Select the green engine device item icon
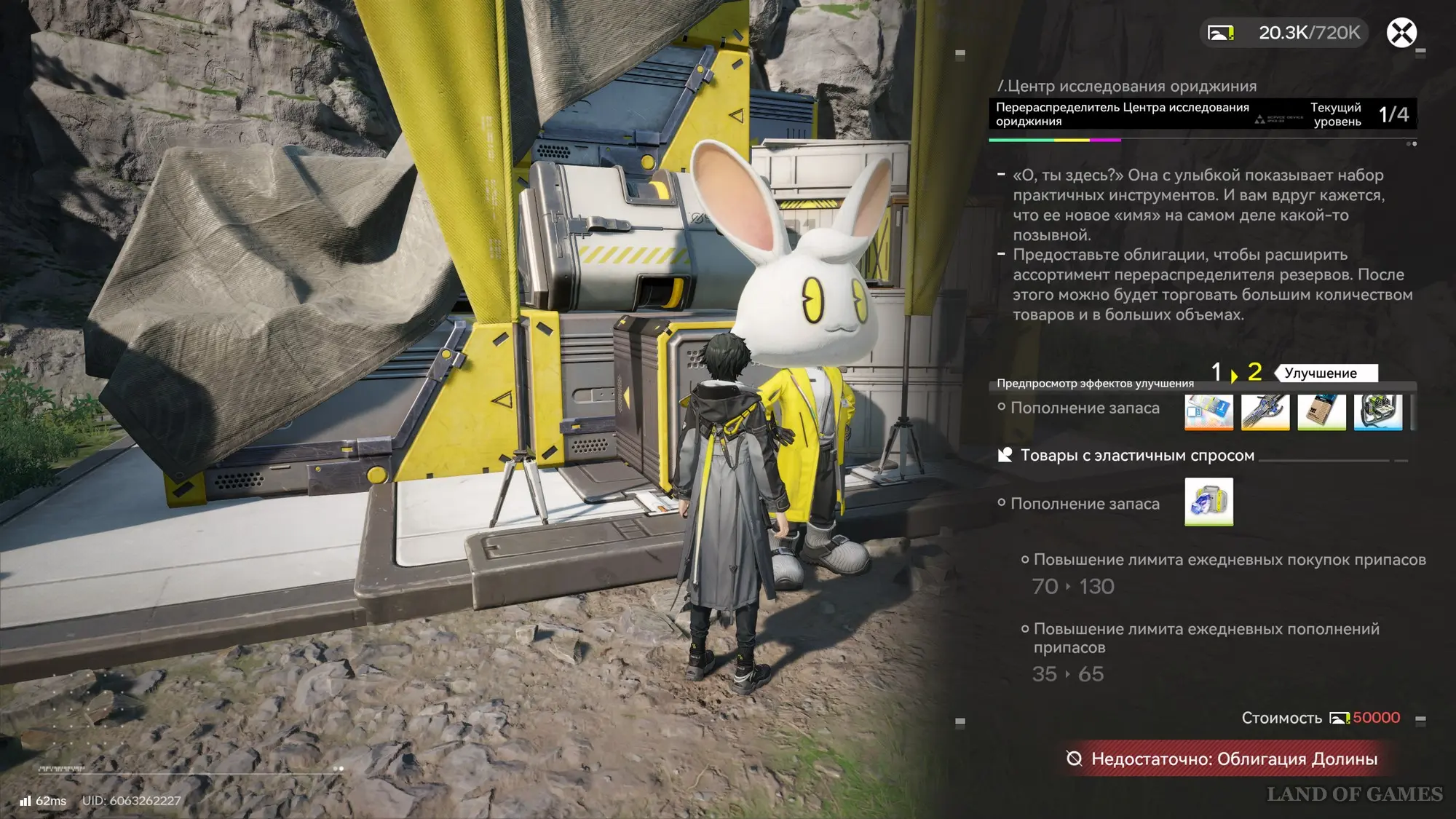 click(x=1378, y=412)
